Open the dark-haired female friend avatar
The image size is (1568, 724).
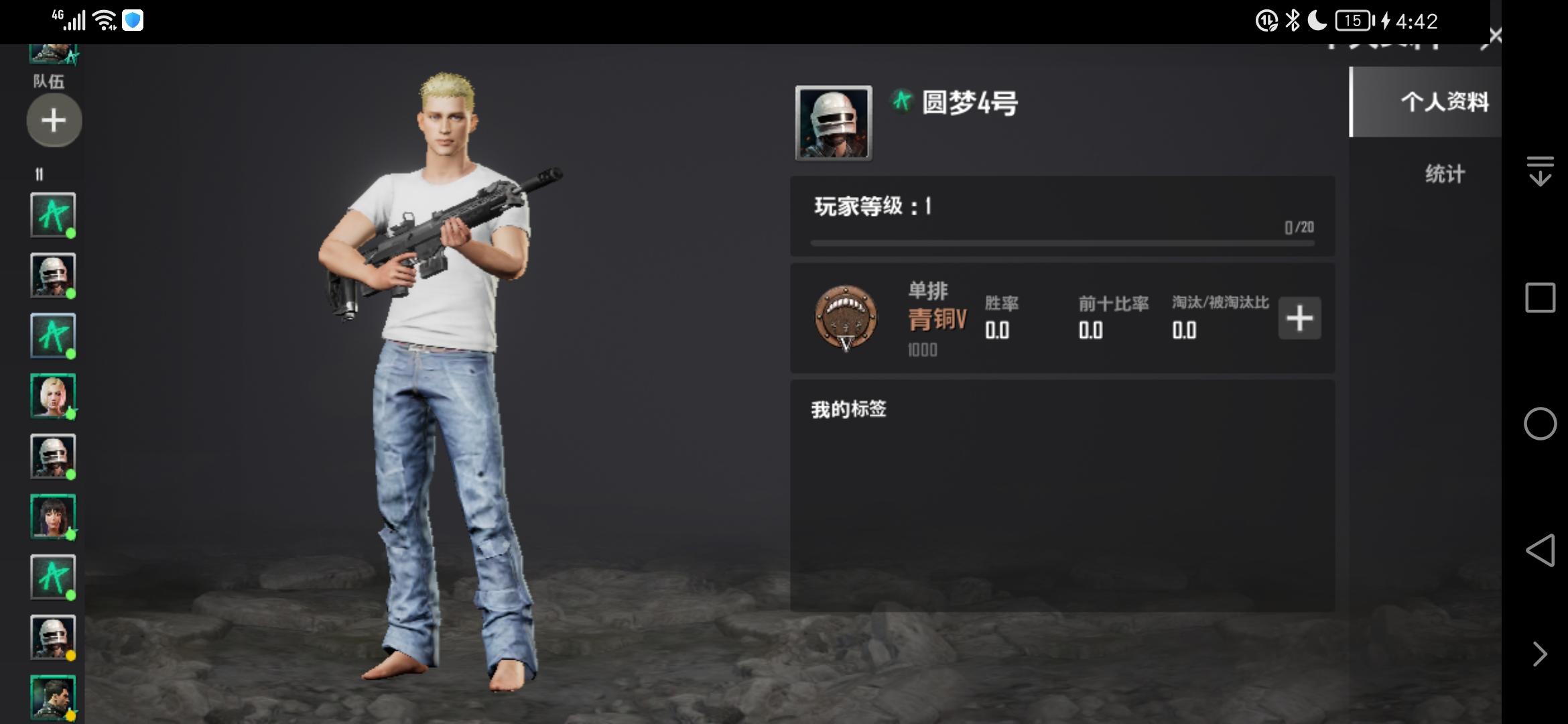pos(53,518)
